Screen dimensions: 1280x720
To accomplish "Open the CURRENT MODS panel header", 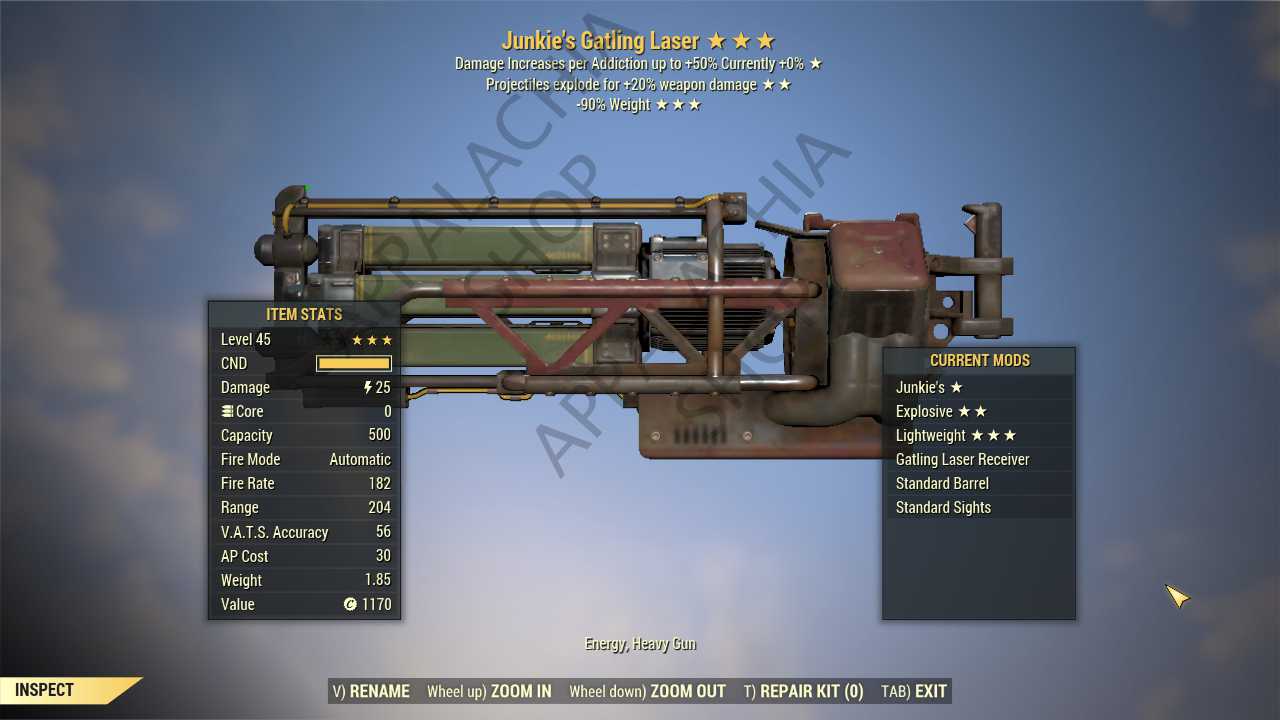I will [978, 360].
